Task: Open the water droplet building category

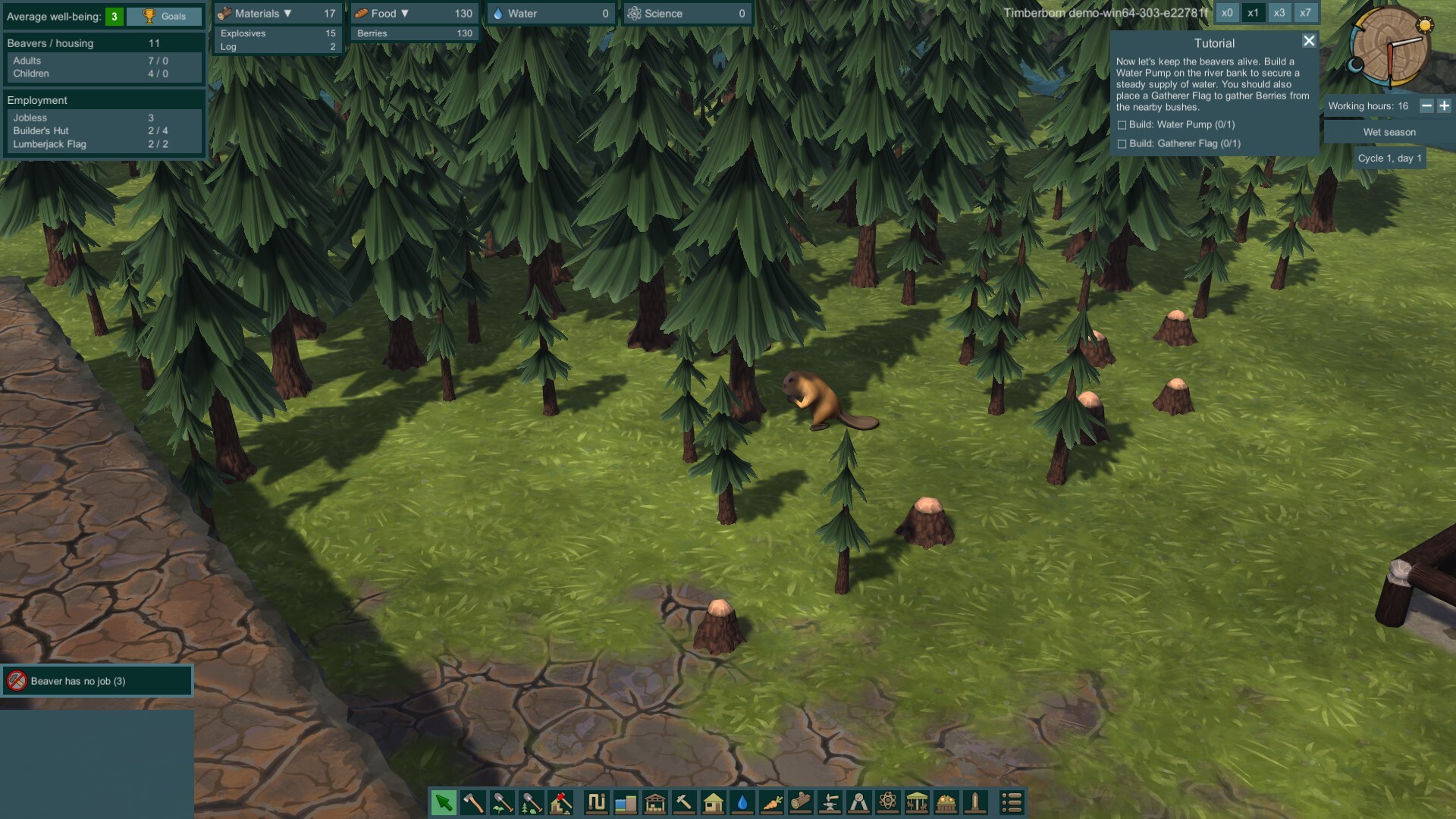Action: click(x=742, y=802)
